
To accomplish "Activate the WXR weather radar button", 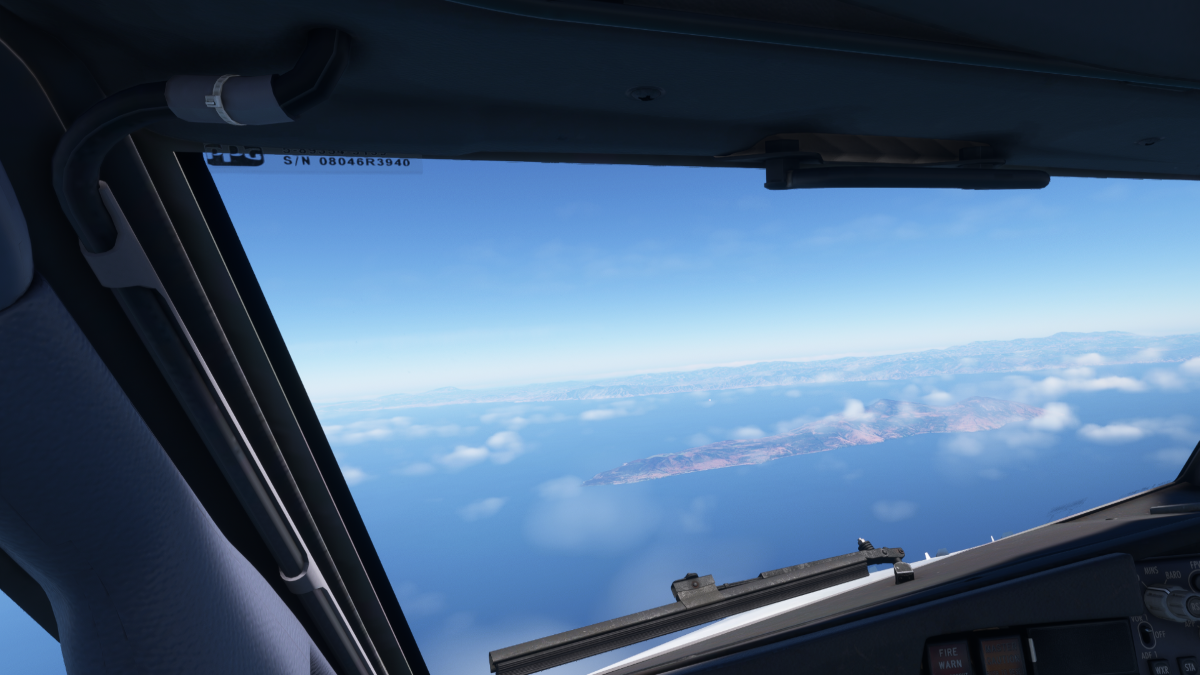I will click(x=1161, y=667).
